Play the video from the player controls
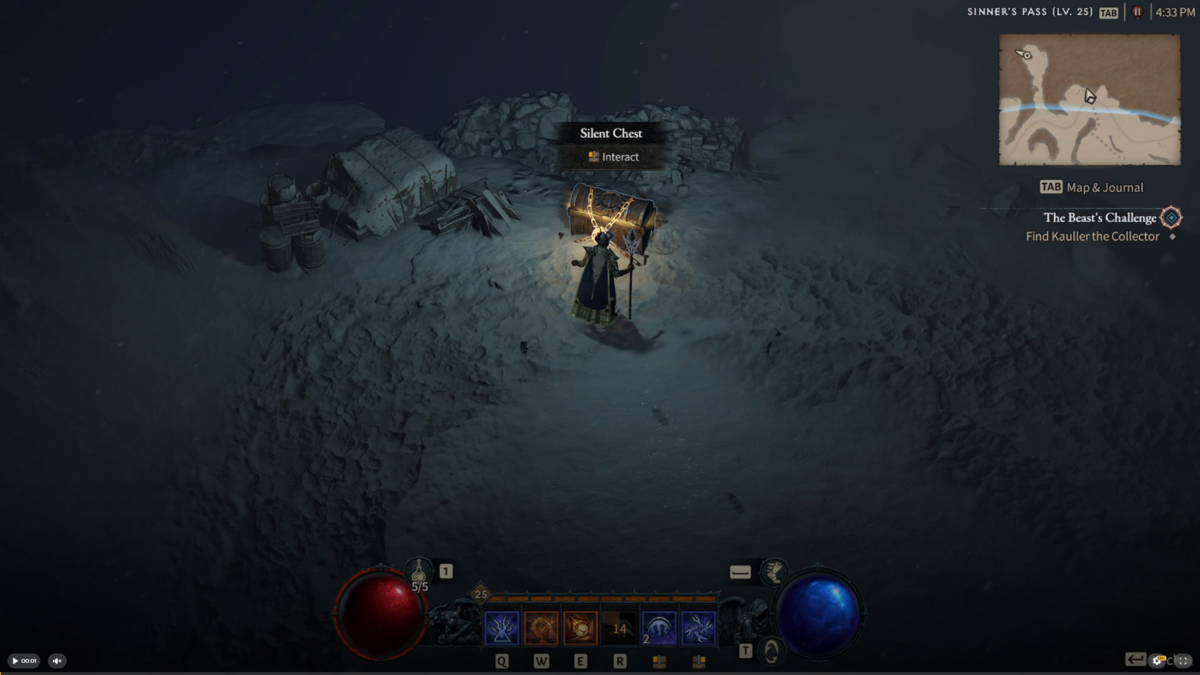The width and height of the screenshot is (1200, 675). click(x=16, y=660)
